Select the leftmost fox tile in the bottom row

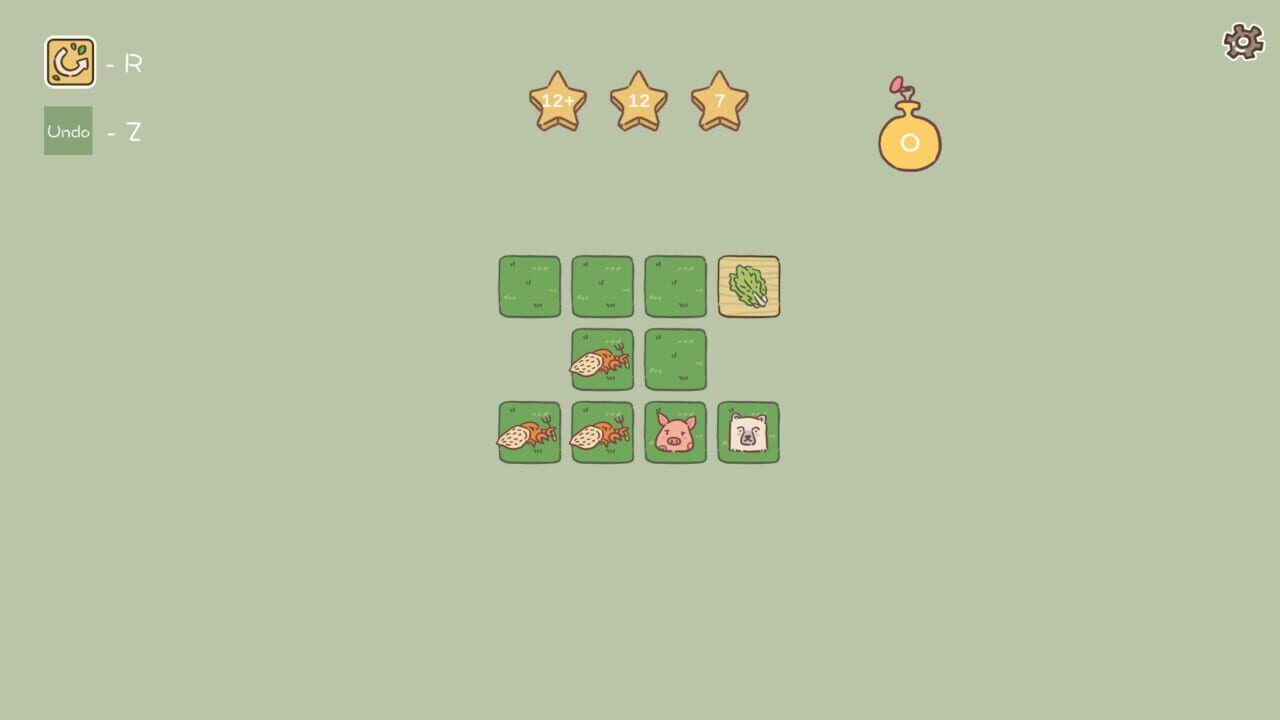528,432
